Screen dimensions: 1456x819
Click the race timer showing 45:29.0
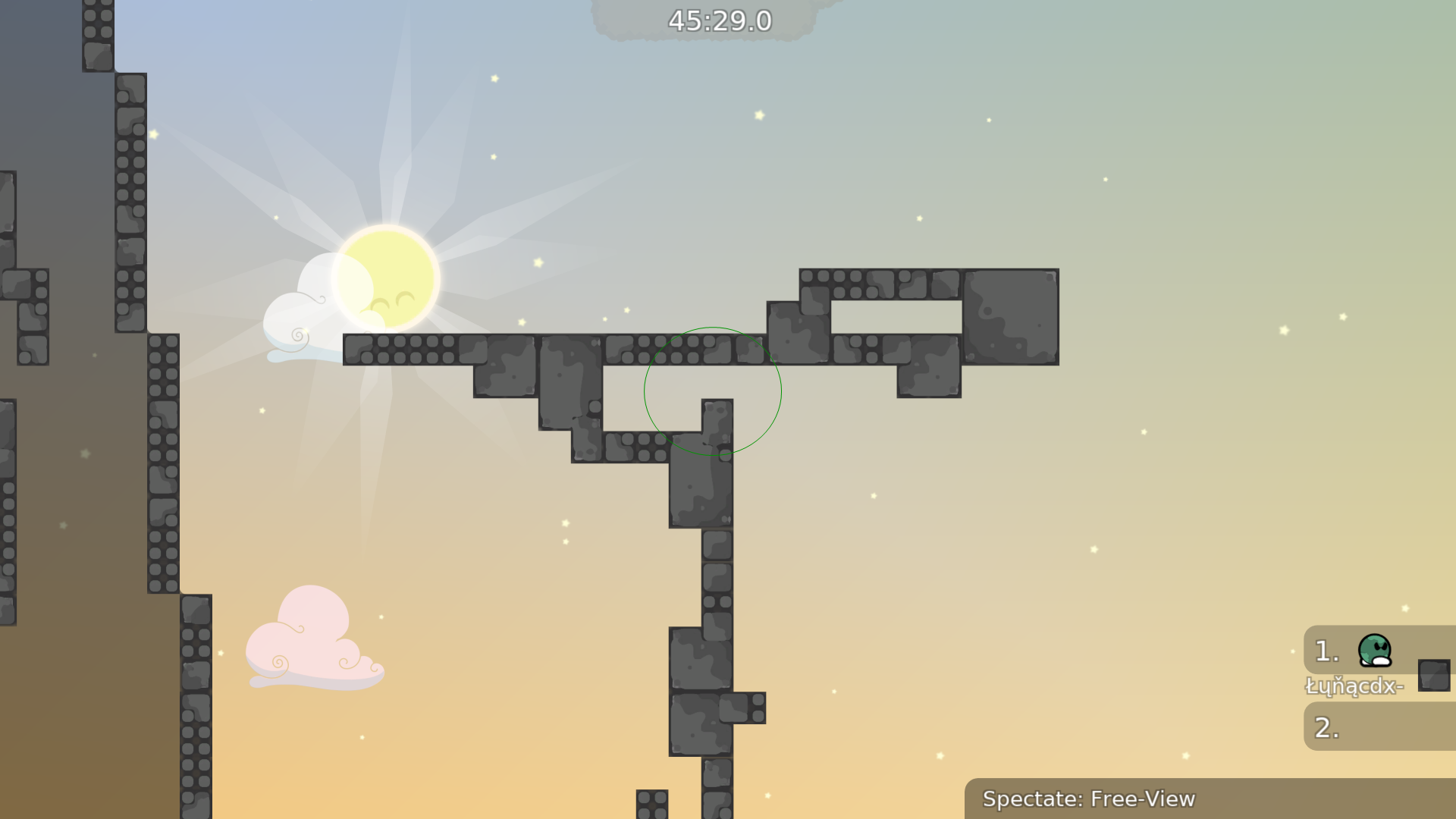718,22
